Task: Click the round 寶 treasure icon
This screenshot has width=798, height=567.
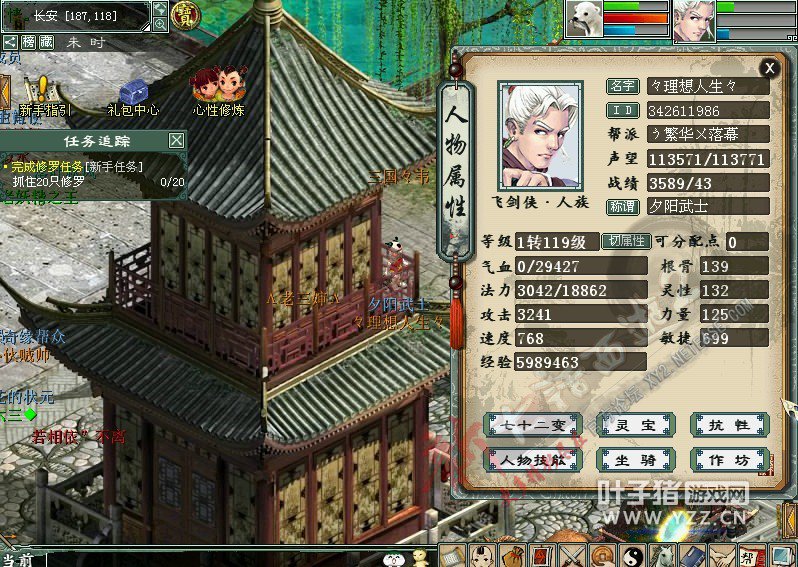Action: pyautogui.click(x=185, y=15)
